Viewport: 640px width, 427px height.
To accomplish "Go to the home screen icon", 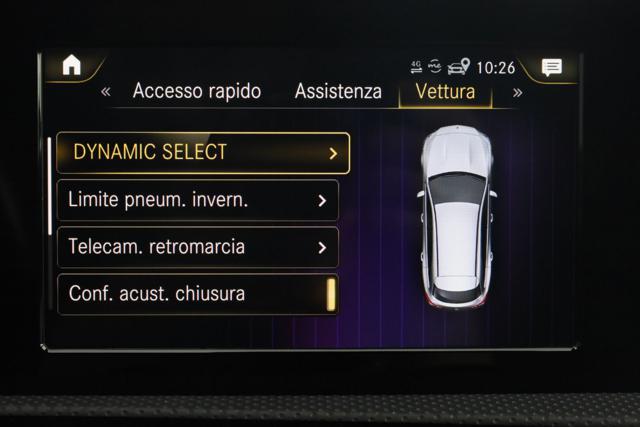I will [x=72, y=65].
